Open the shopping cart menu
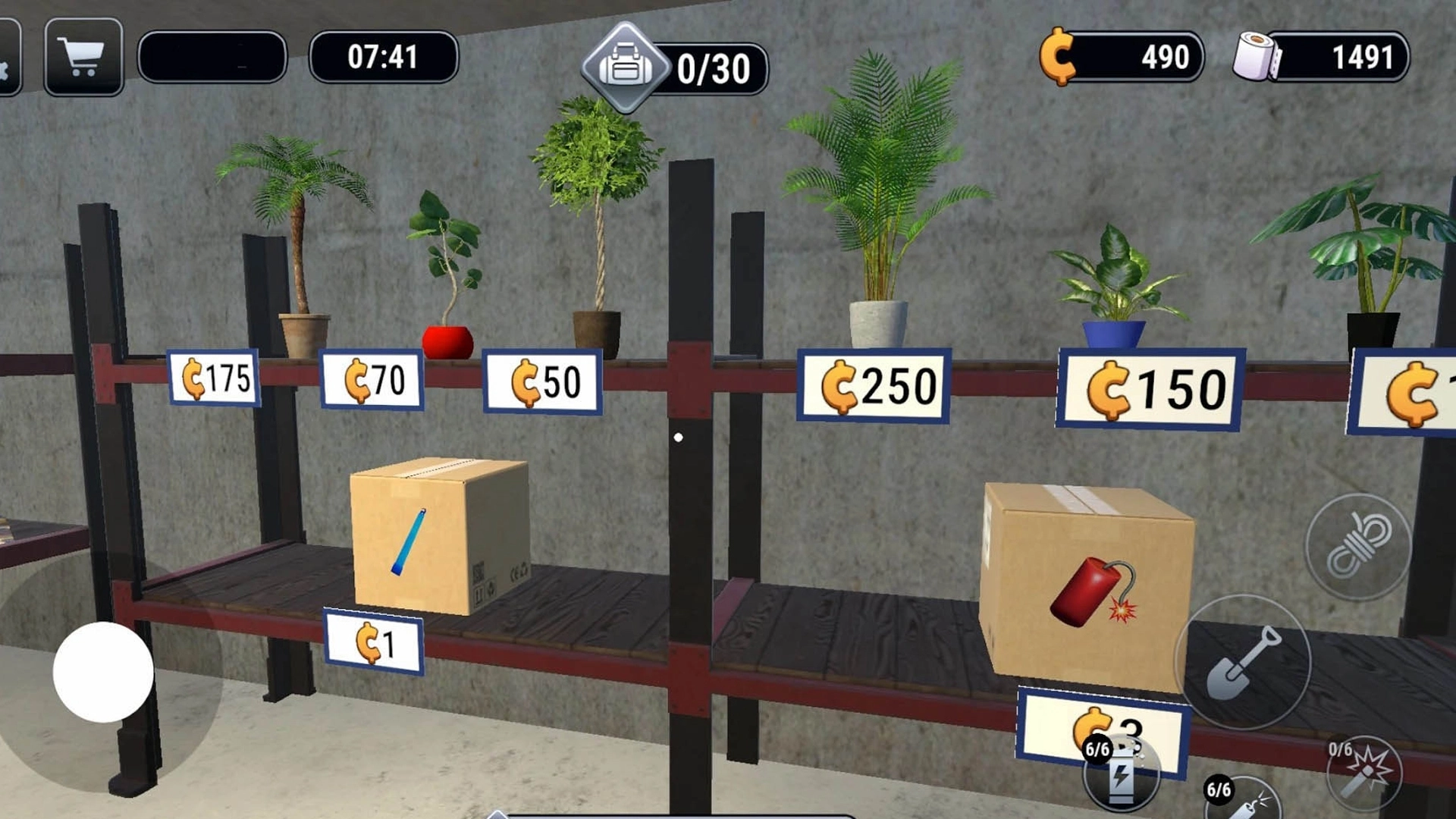The height and width of the screenshot is (819, 1456). coord(83,57)
